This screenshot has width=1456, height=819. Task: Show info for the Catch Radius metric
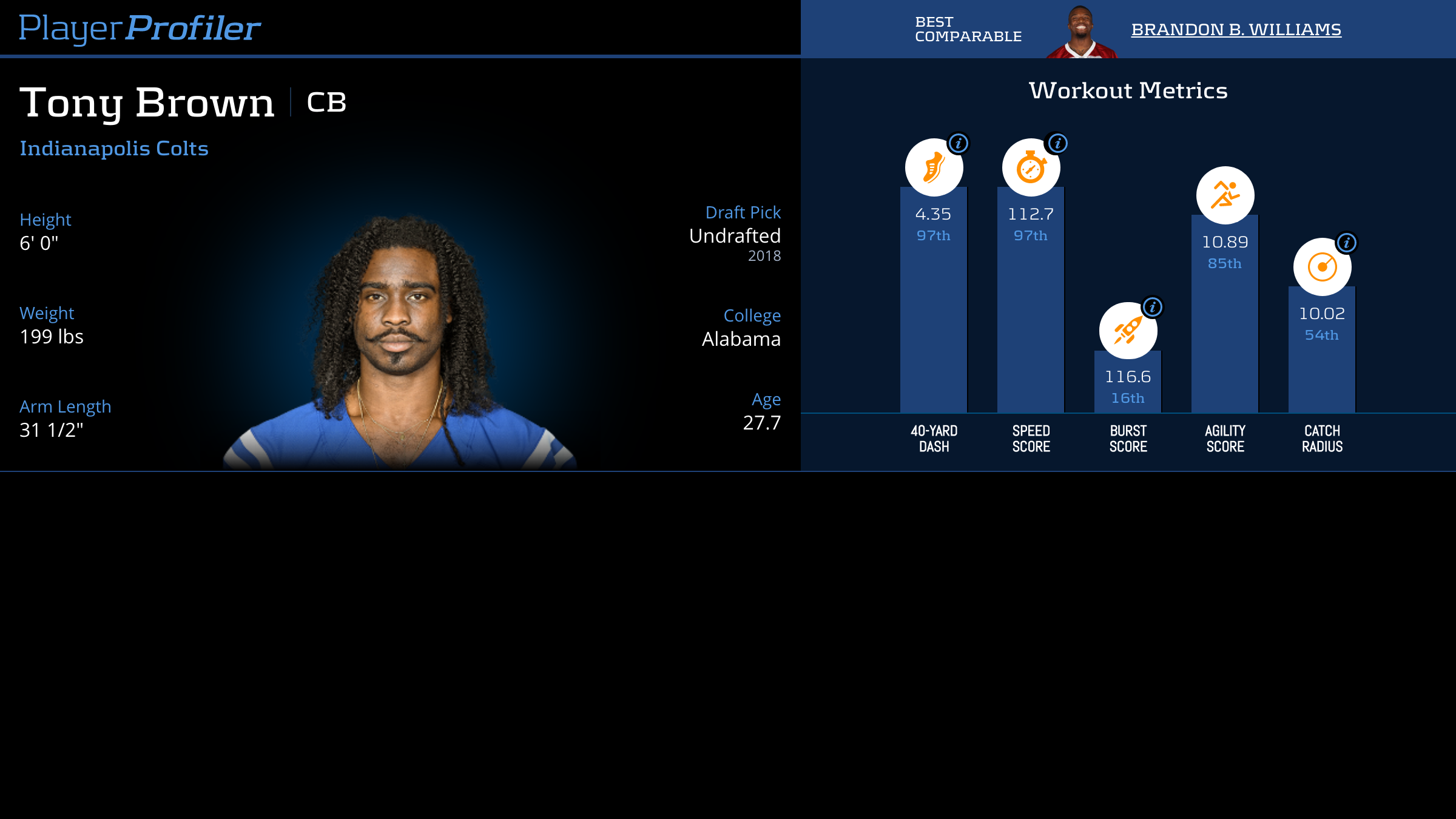pos(1346,243)
